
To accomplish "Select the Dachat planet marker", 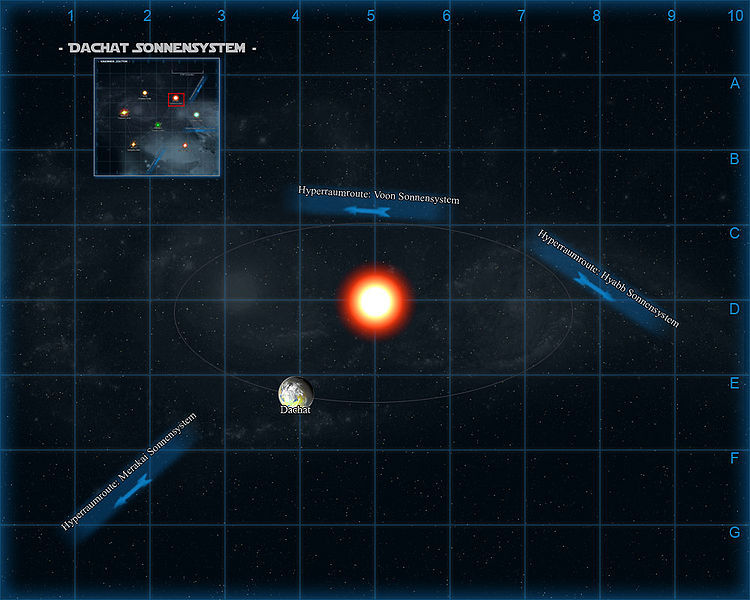I will 296,391.
